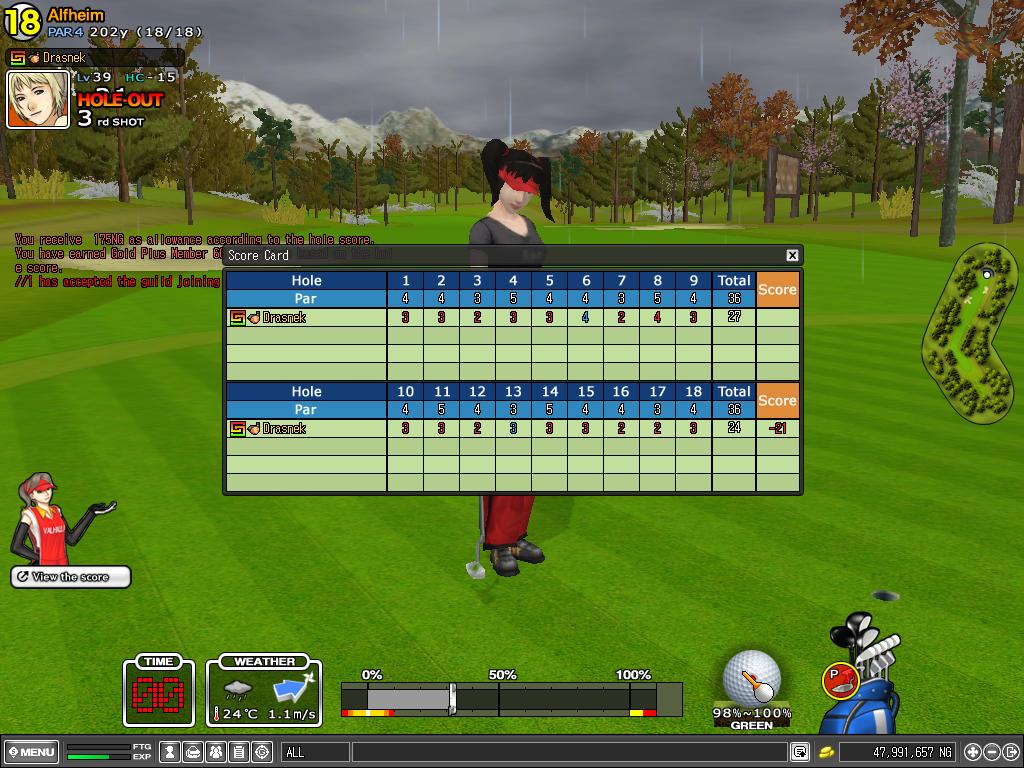Select the ALL chat channel box

pos(316,752)
